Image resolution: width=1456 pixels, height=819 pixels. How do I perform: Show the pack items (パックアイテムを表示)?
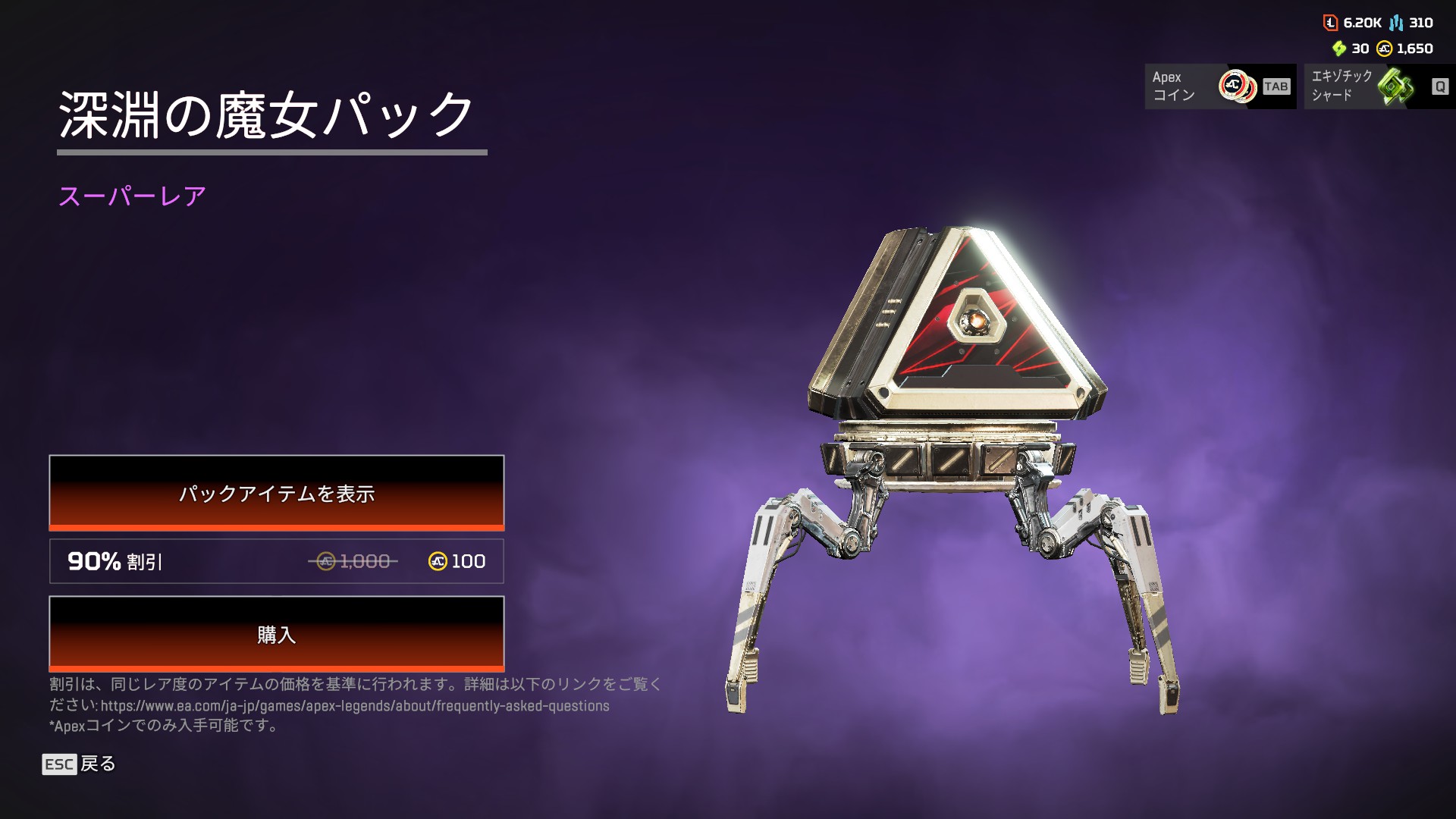(276, 493)
